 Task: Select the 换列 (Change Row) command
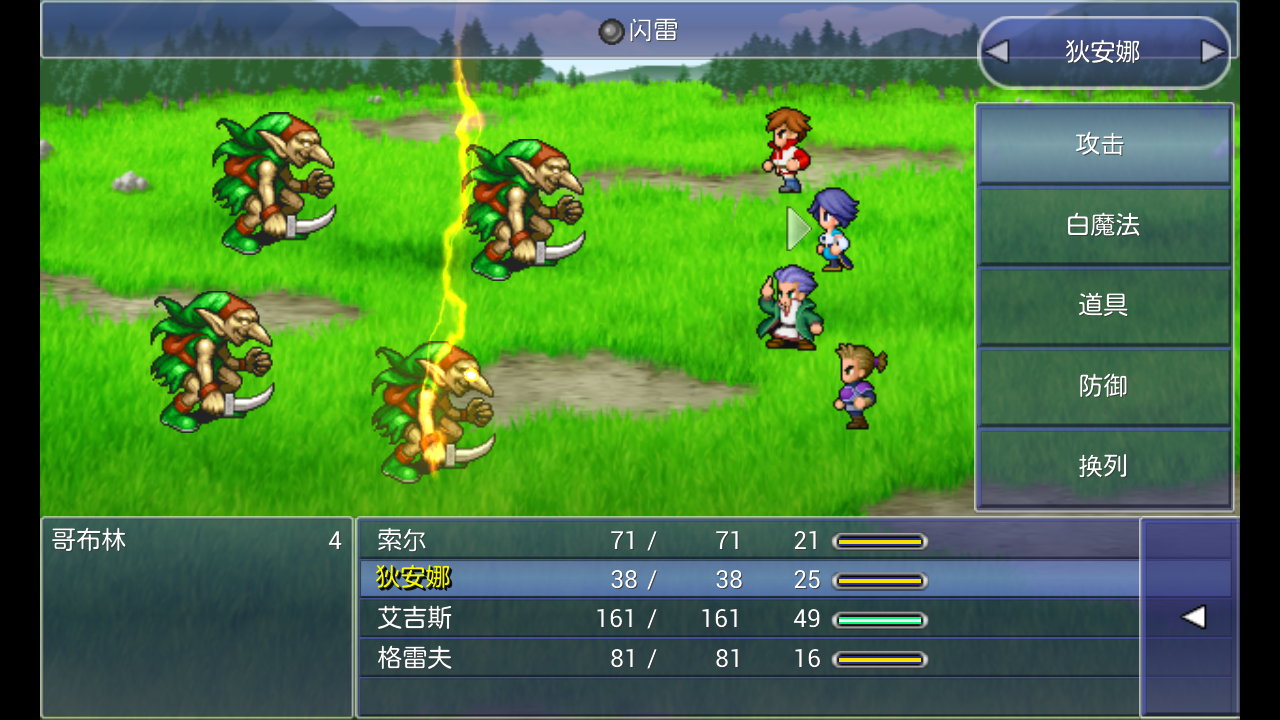pyautogui.click(x=1104, y=466)
